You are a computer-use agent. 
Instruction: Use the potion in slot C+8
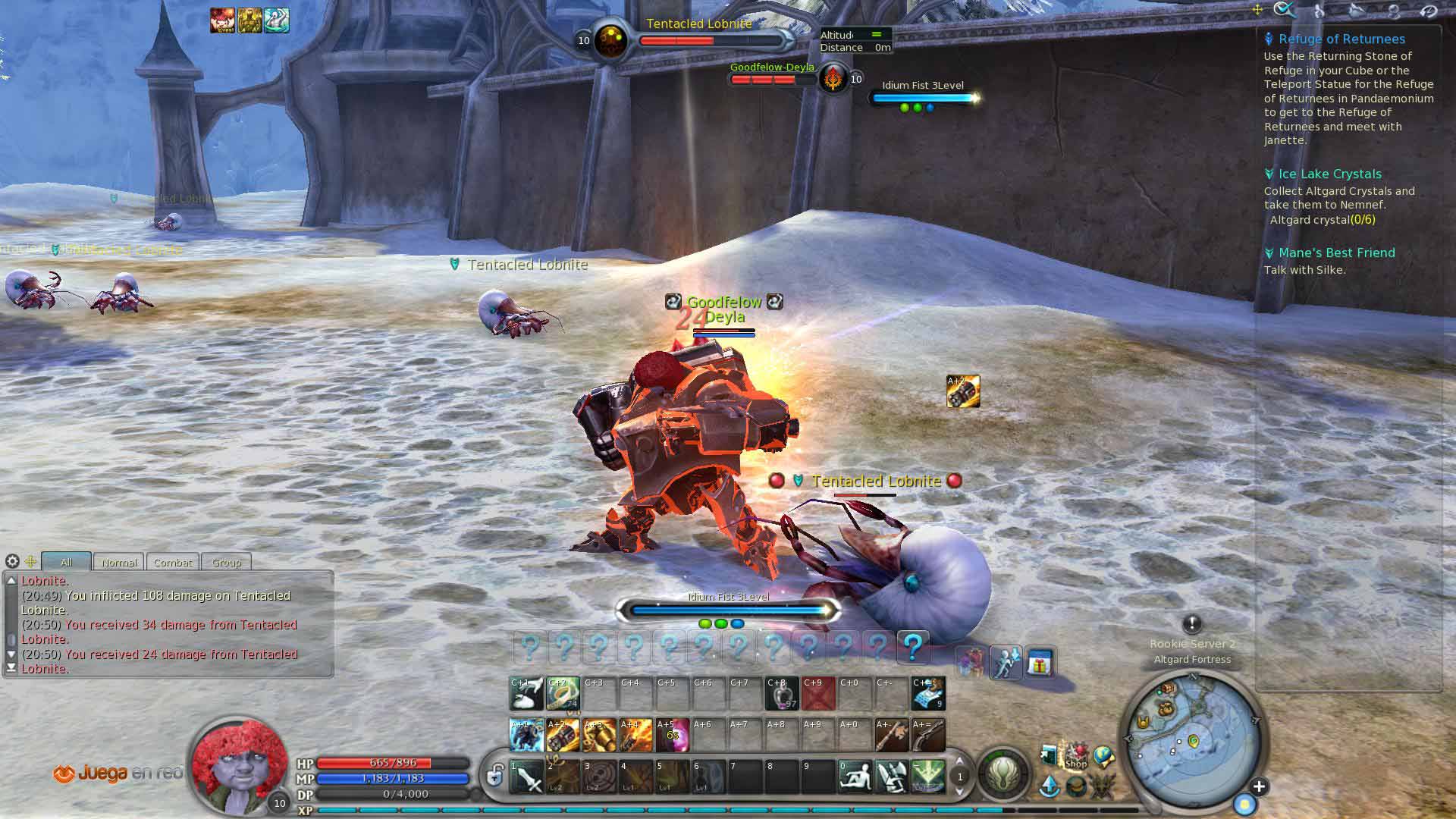[x=782, y=693]
